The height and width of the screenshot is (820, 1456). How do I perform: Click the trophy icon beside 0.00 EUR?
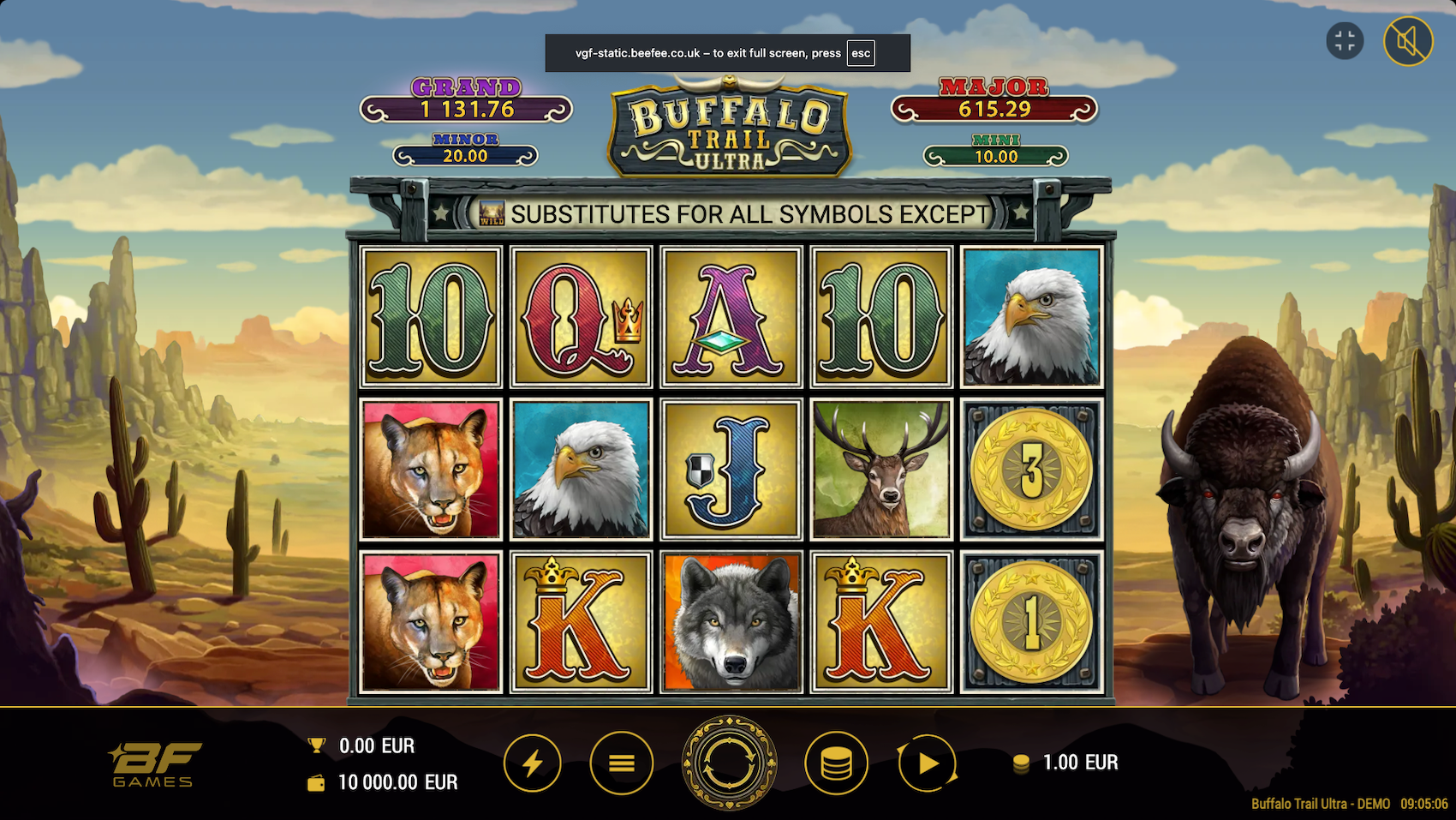click(315, 745)
